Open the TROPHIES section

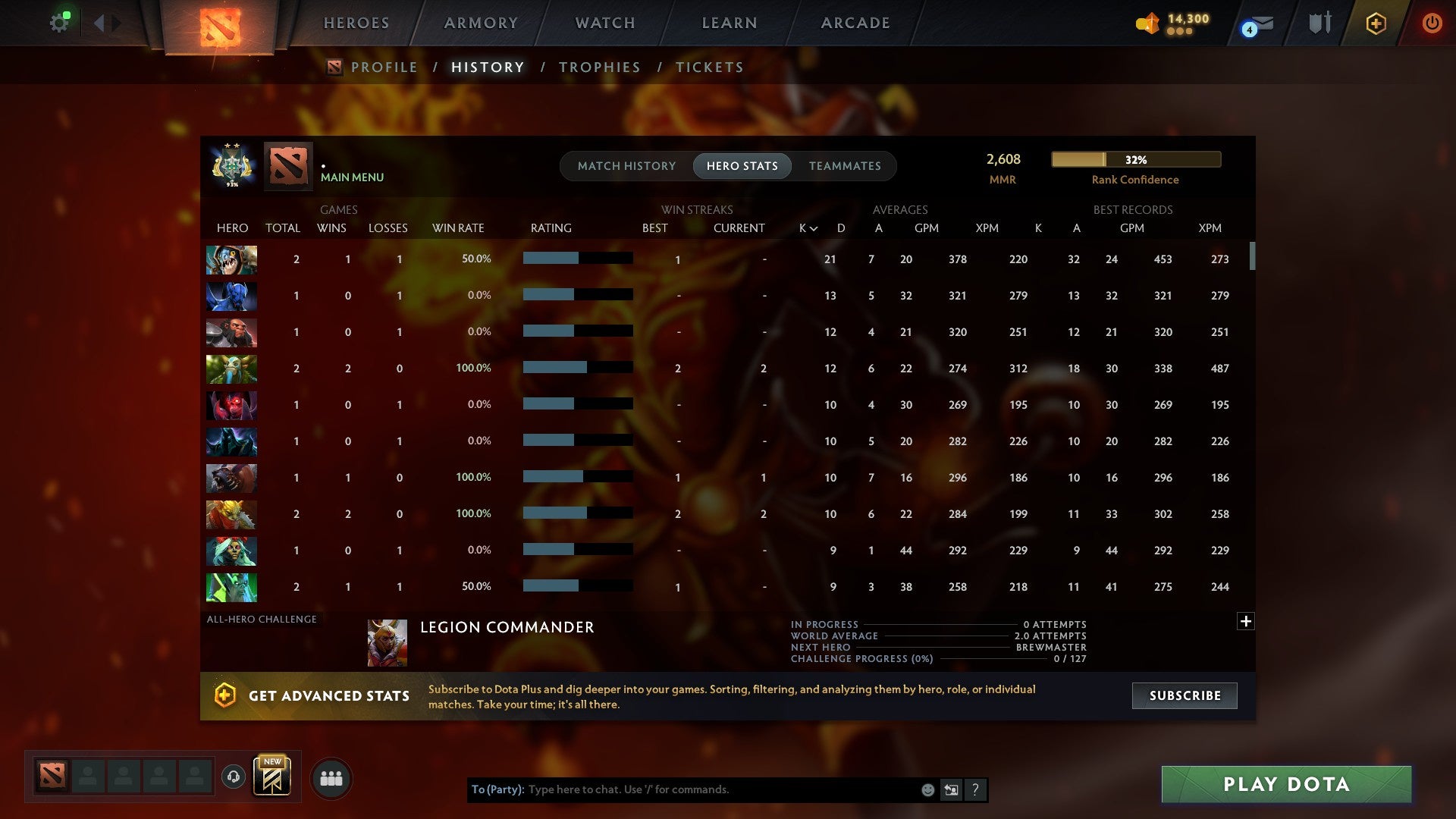coord(599,67)
